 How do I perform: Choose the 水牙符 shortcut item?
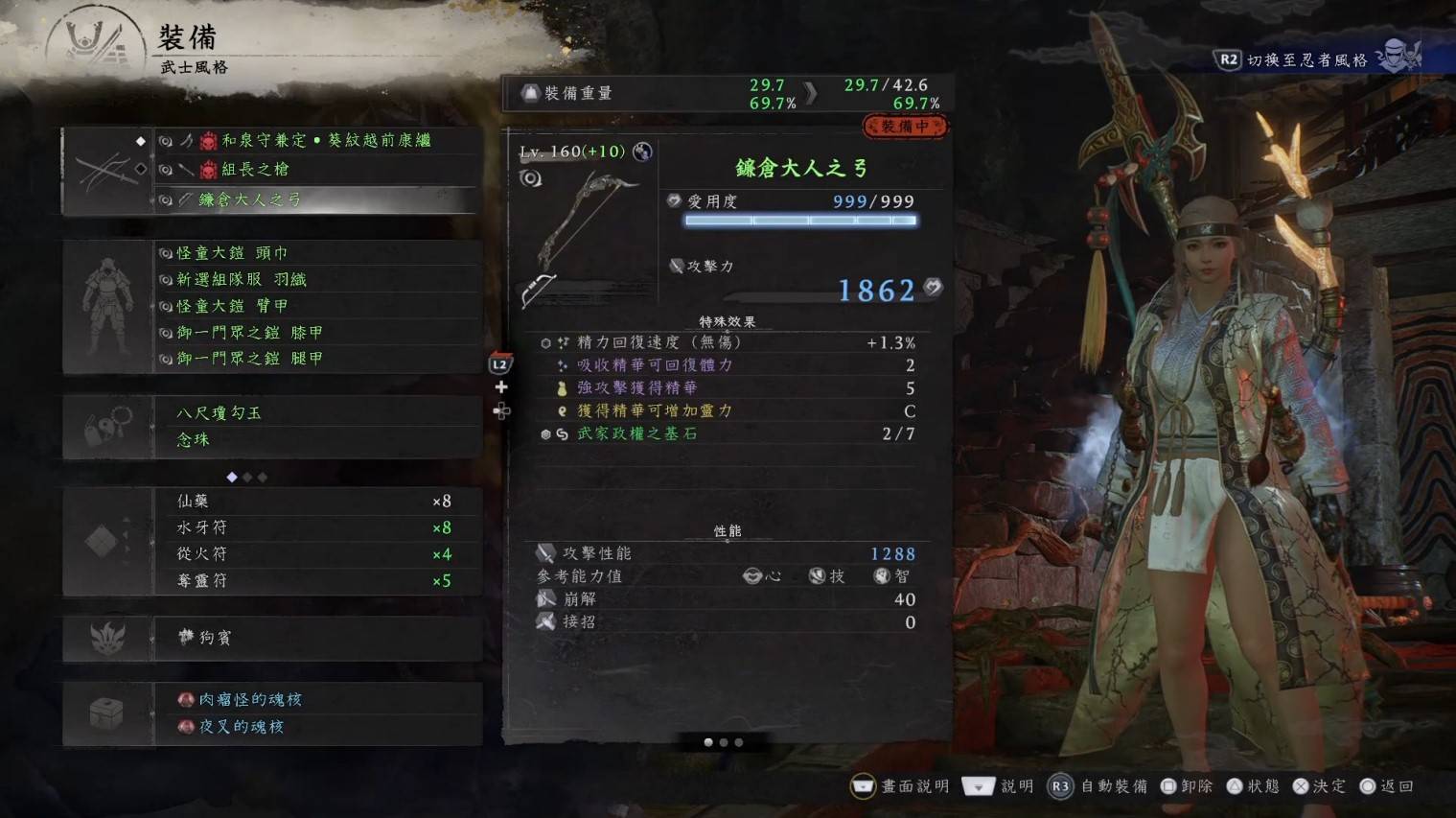(202, 528)
